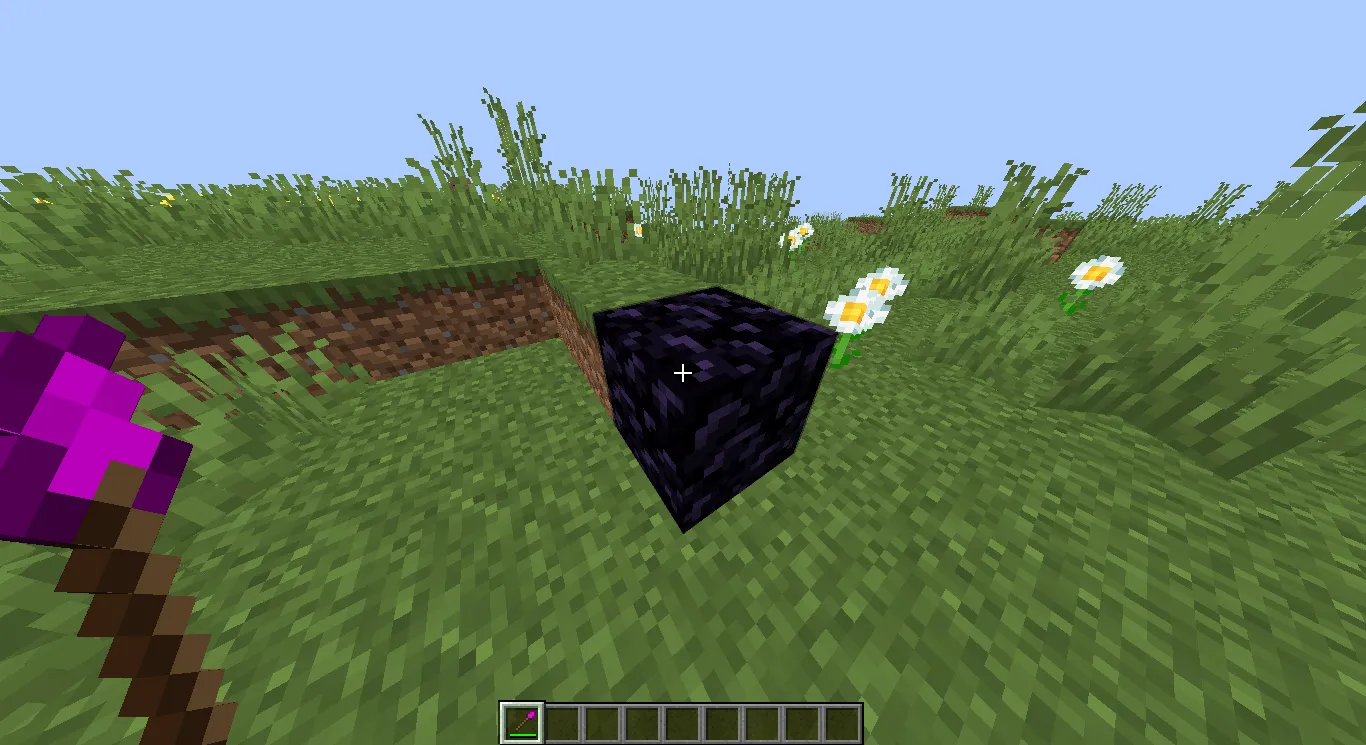The image size is (1366, 745).
Task: Click the crosshair on the obsidian block
Action: coord(683,372)
